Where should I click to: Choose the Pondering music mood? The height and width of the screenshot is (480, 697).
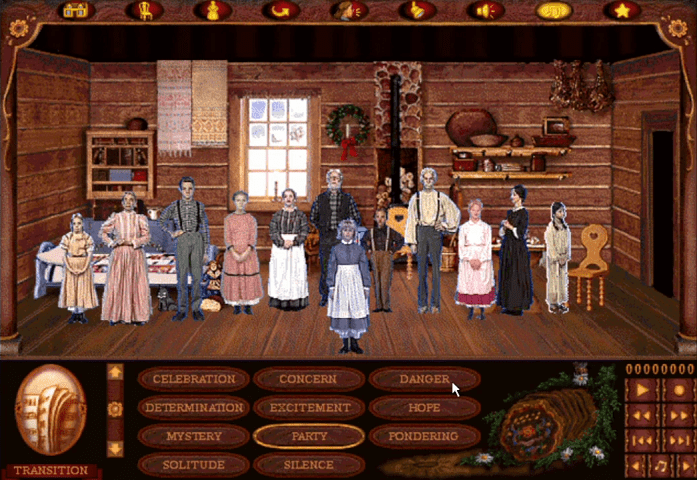coord(424,437)
